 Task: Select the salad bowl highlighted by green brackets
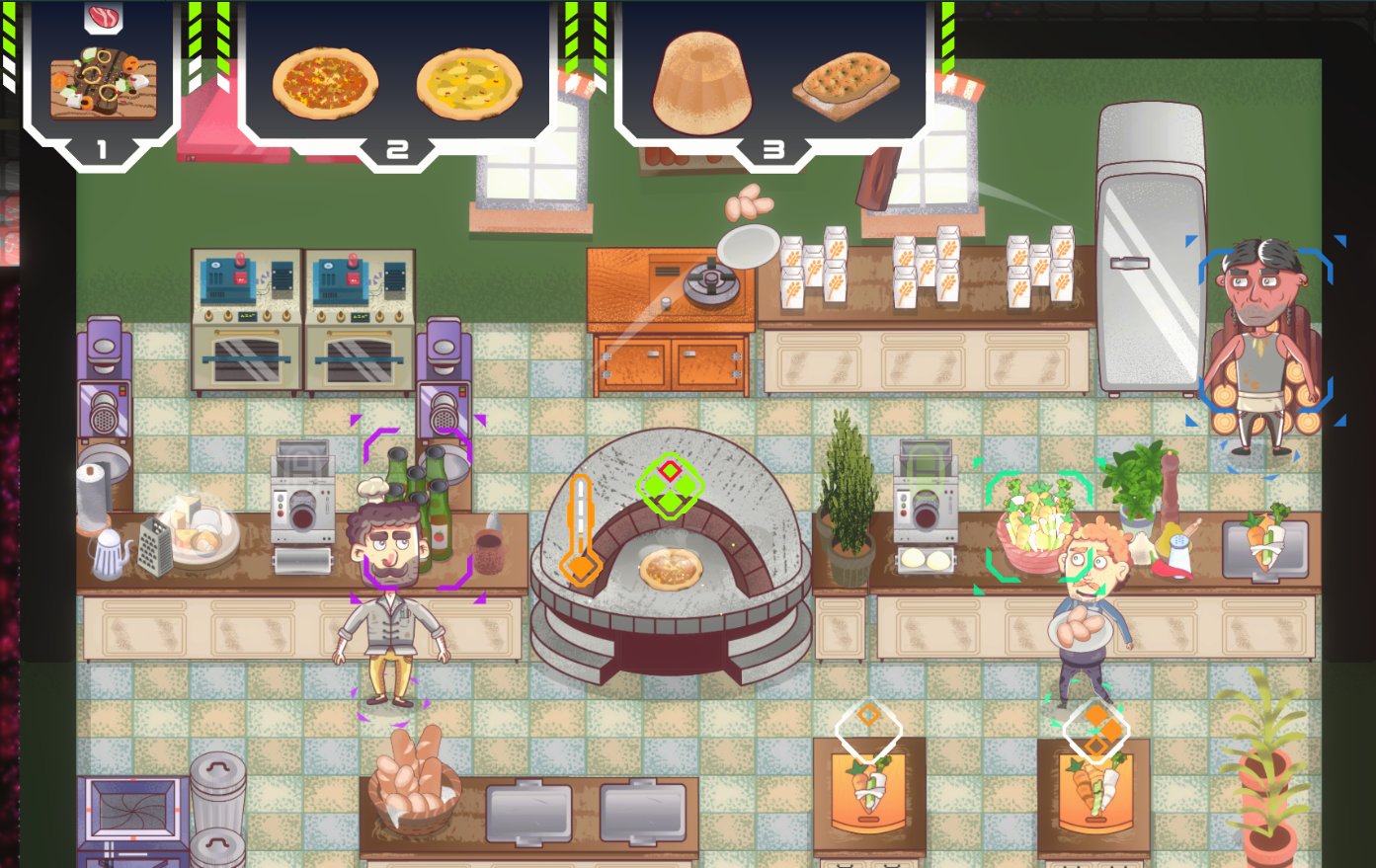(1033, 528)
